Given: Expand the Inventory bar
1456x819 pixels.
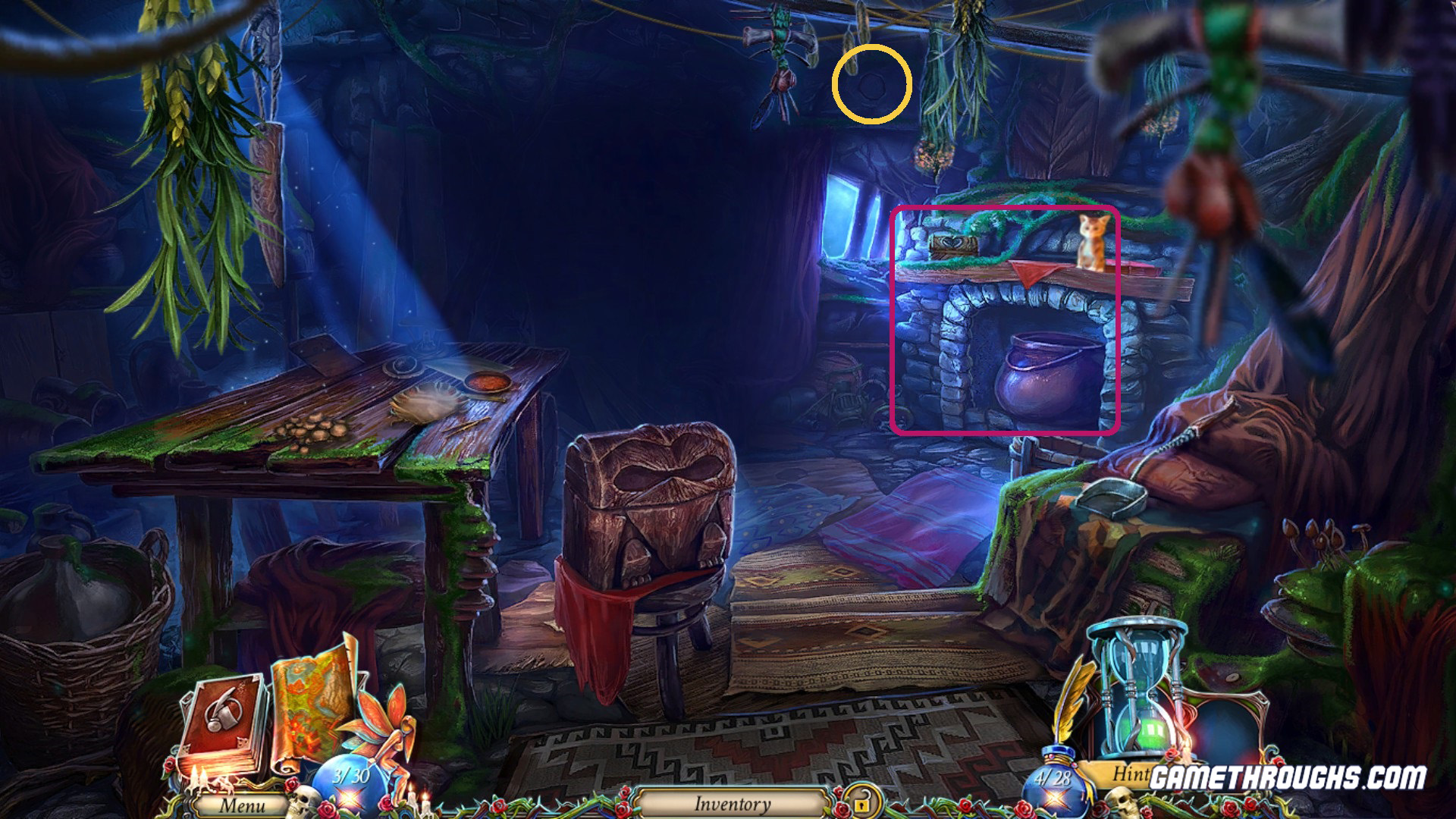Looking at the screenshot, I should tap(732, 805).
